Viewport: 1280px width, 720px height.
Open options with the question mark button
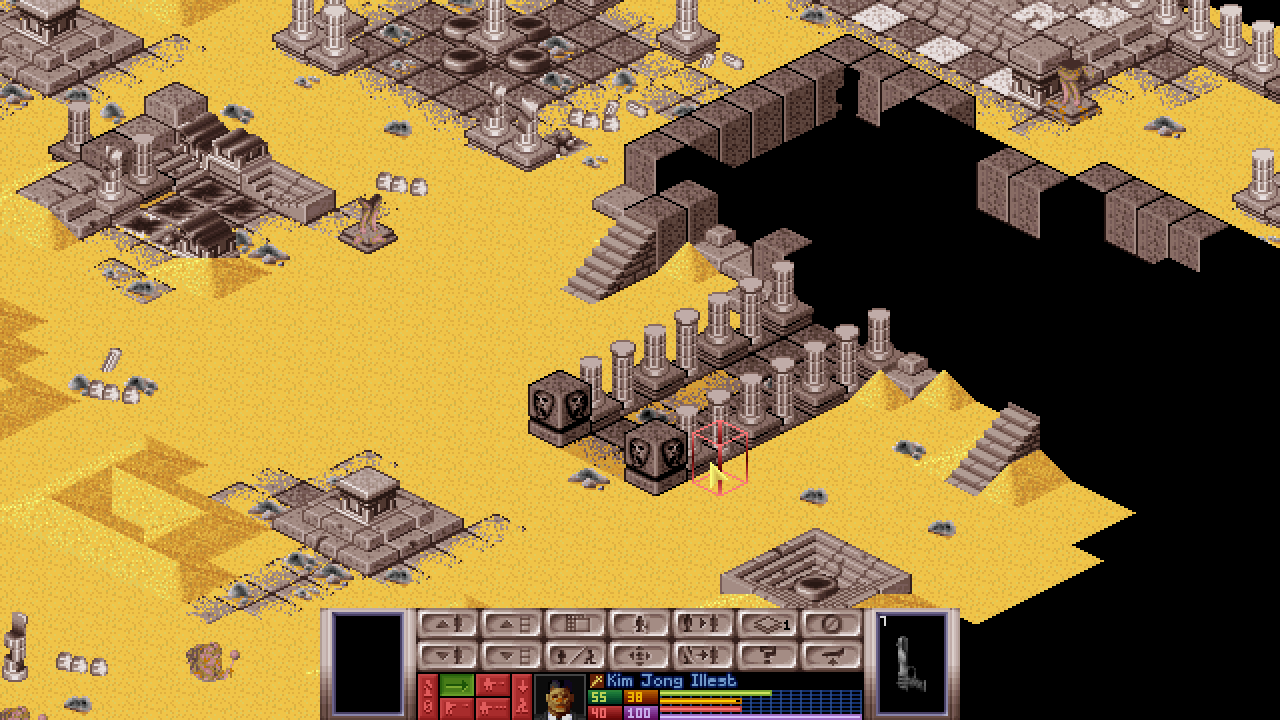(768, 656)
